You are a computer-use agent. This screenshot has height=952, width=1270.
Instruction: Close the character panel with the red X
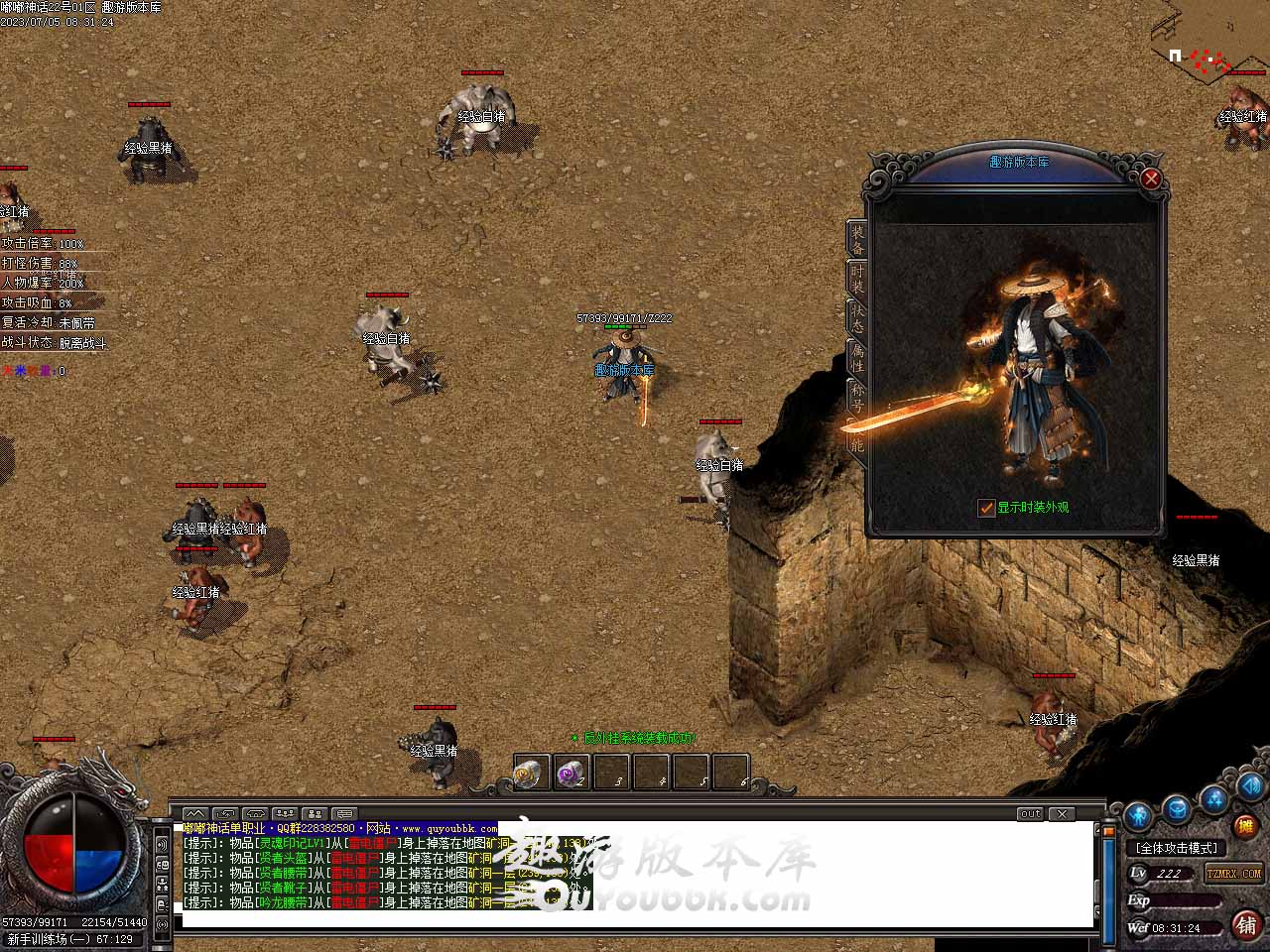pos(1151,178)
